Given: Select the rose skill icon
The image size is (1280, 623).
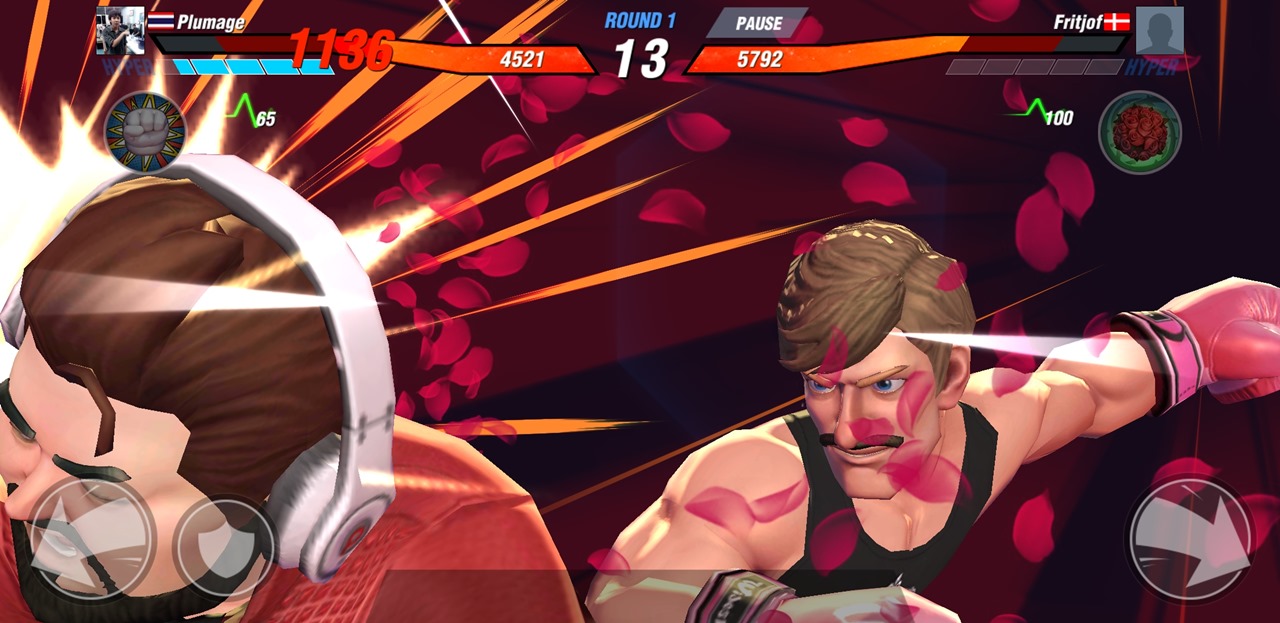Looking at the screenshot, I should [x=1139, y=132].
